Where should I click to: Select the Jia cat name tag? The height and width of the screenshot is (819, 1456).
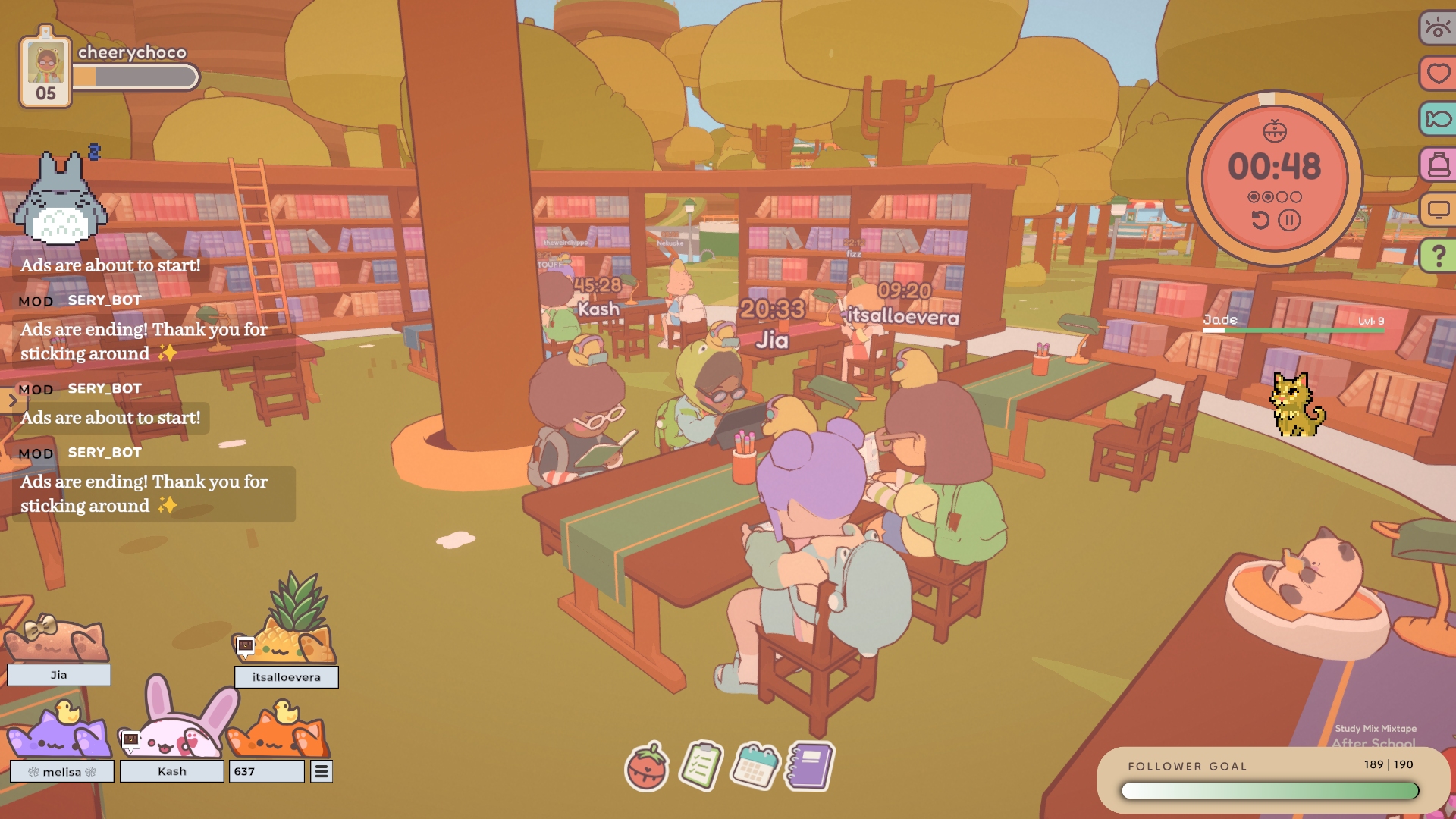point(59,675)
